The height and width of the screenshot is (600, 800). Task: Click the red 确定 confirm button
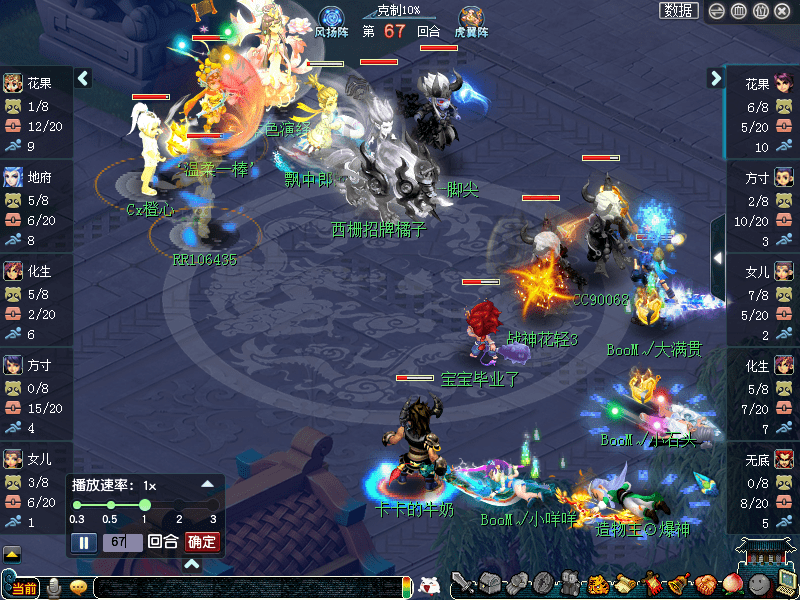(202, 542)
